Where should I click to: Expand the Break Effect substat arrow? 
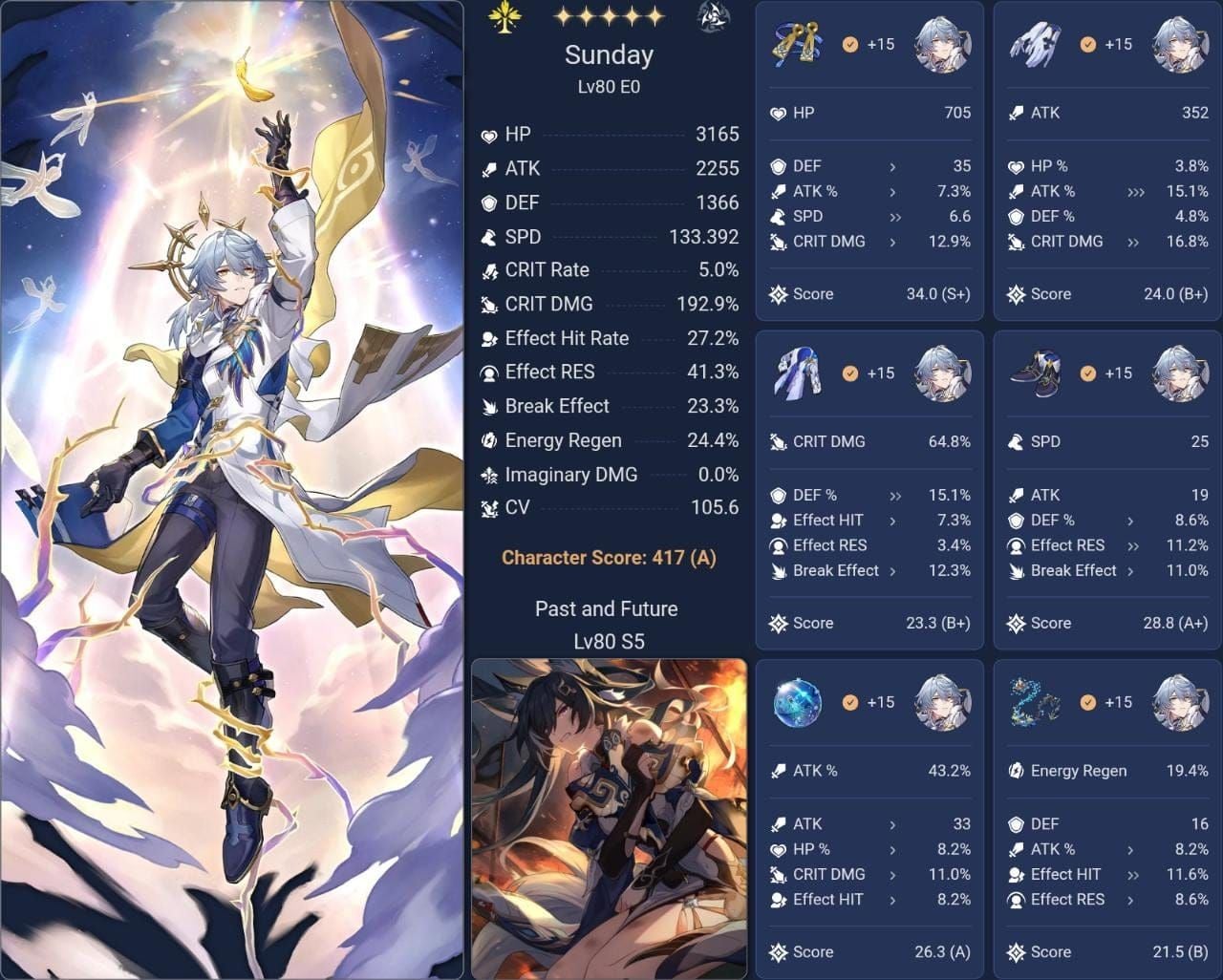(892, 570)
